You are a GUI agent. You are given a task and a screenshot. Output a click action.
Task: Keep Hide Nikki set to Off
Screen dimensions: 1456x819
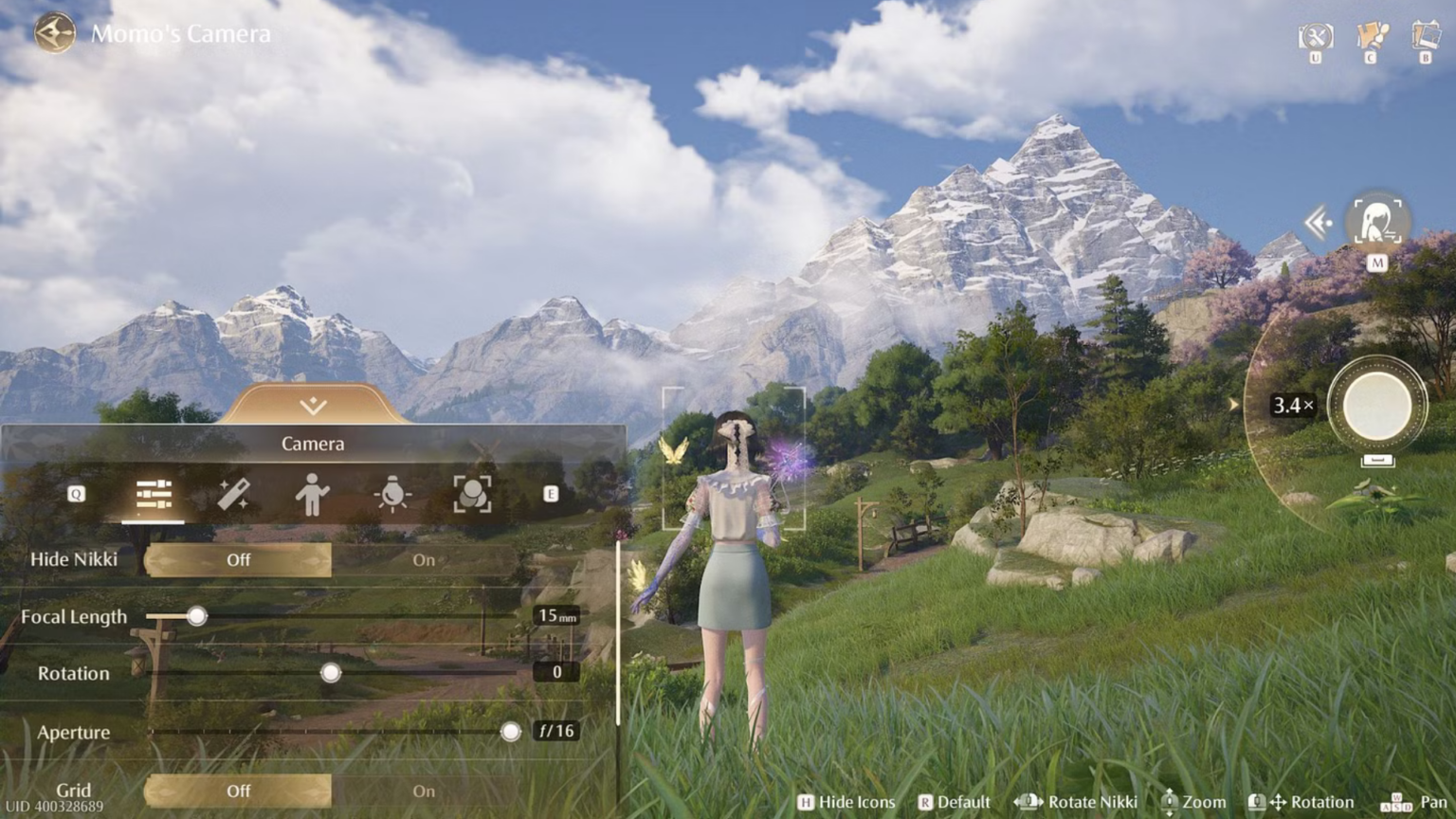[238, 559]
